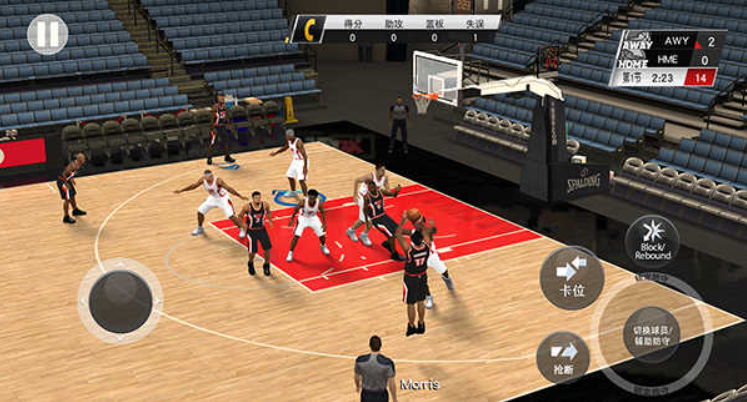Activate the 卡位 box-out button
The height and width of the screenshot is (402, 747).
pos(571,277)
